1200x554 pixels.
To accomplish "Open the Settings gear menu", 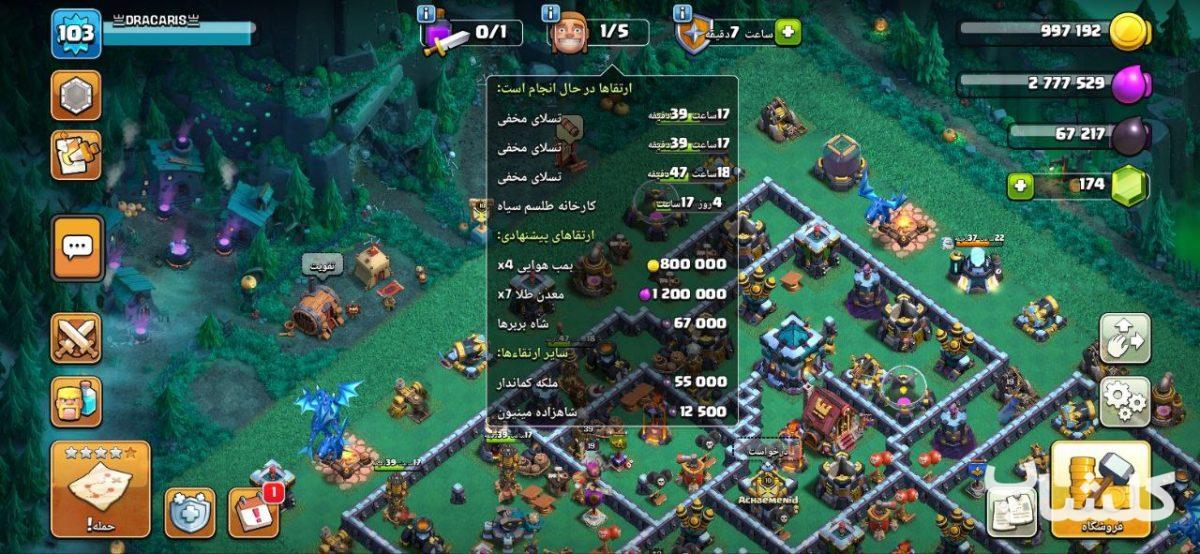I will (x=1125, y=400).
